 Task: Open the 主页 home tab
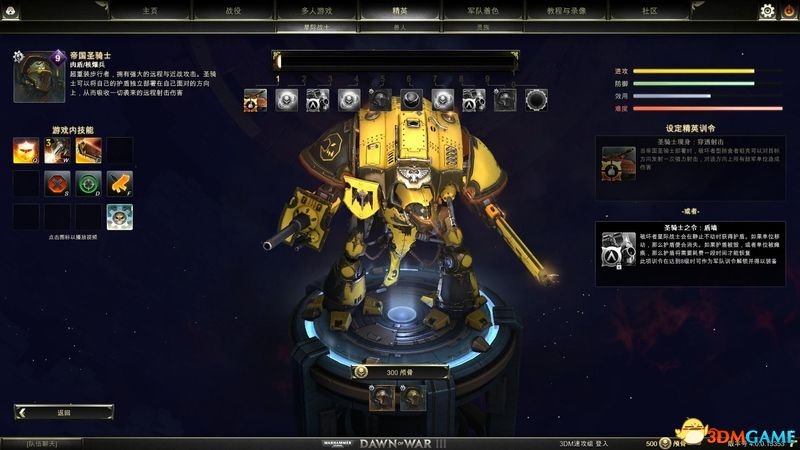click(x=150, y=10)
